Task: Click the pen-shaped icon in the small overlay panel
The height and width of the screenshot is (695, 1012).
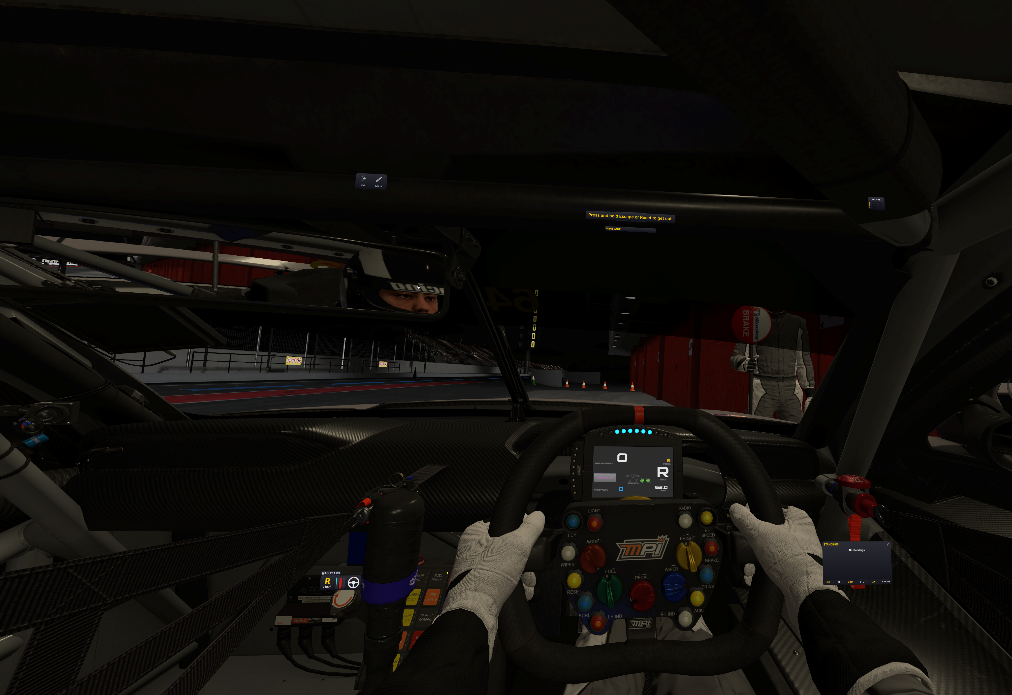Action: [x=379, y=181]
